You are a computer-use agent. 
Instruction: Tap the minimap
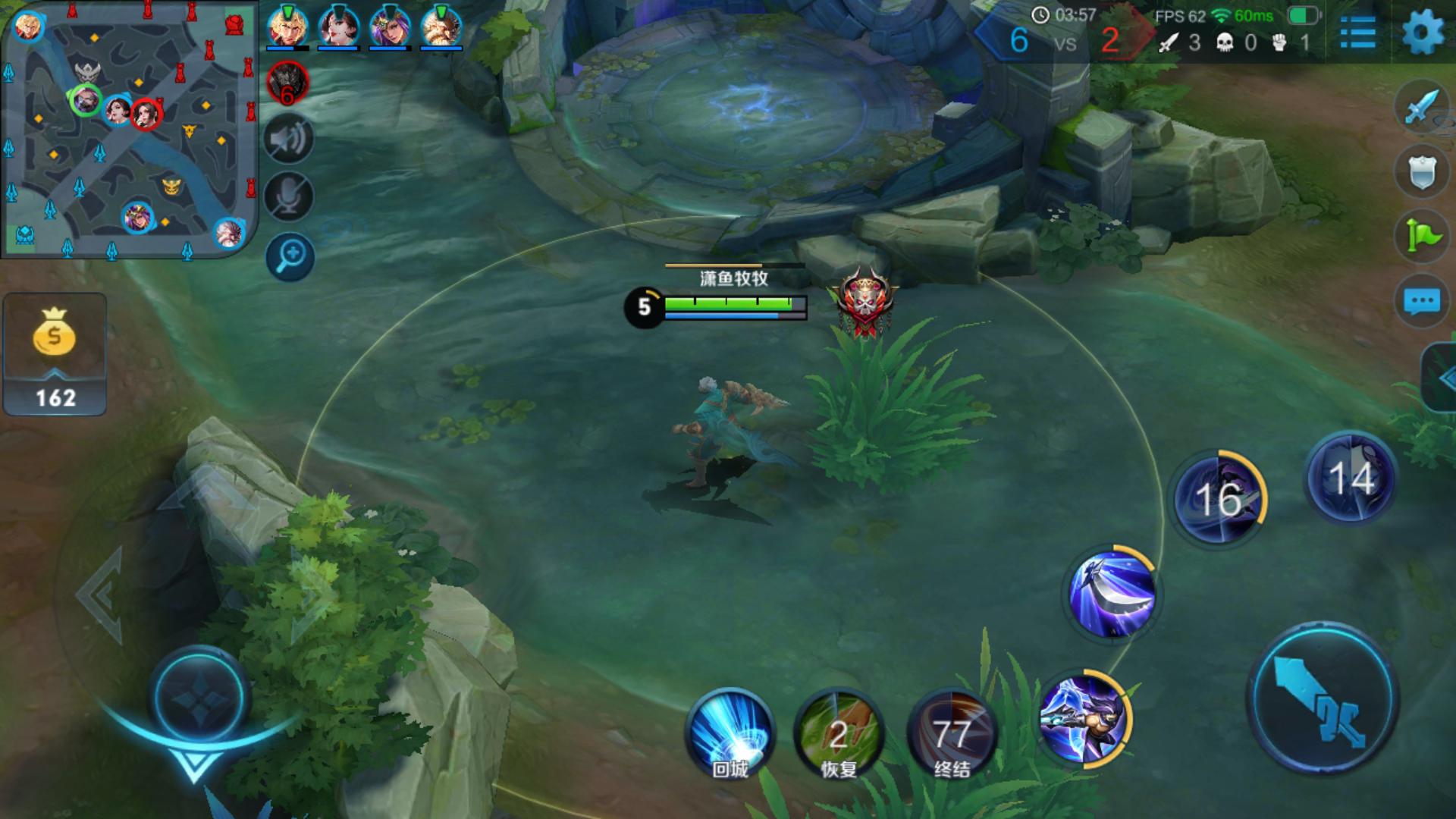tap(129, 129)
